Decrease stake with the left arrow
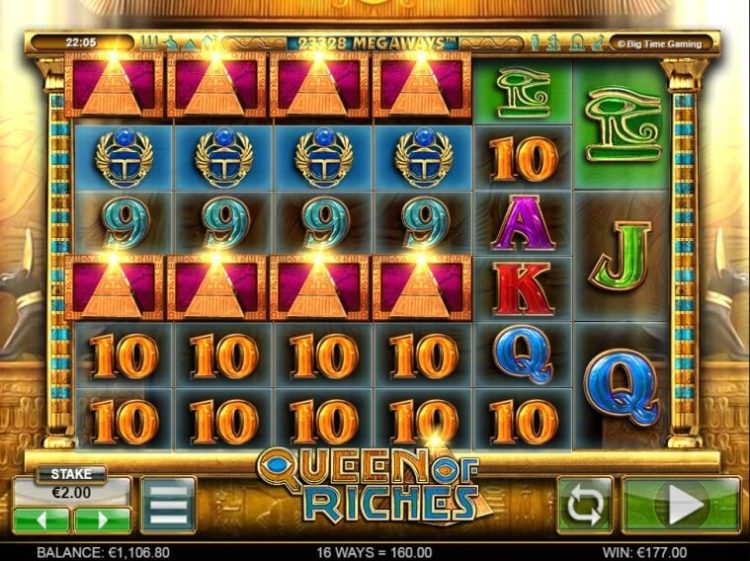The image size is (750, 561). tap(41, 520)
